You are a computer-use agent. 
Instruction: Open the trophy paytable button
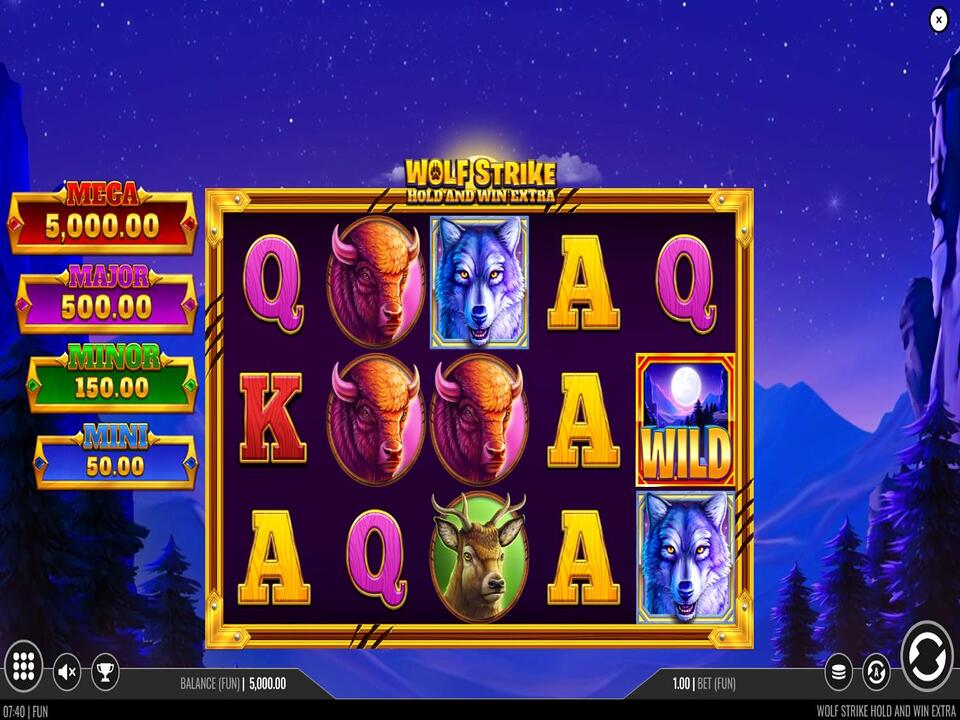pos(105,671)
